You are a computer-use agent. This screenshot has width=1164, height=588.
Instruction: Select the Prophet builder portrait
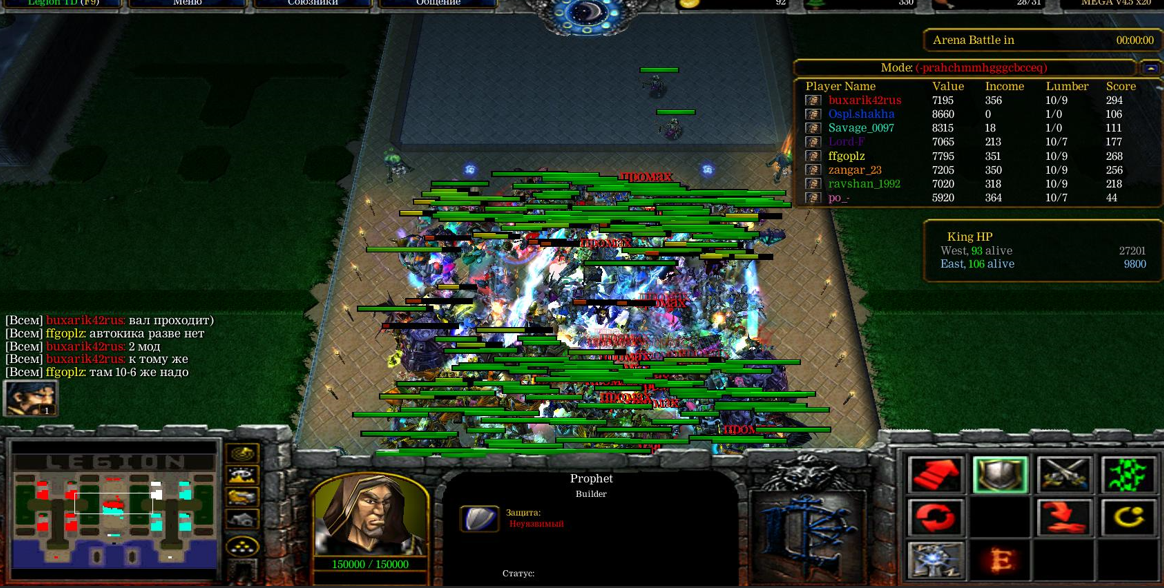(x=371, y=514)
